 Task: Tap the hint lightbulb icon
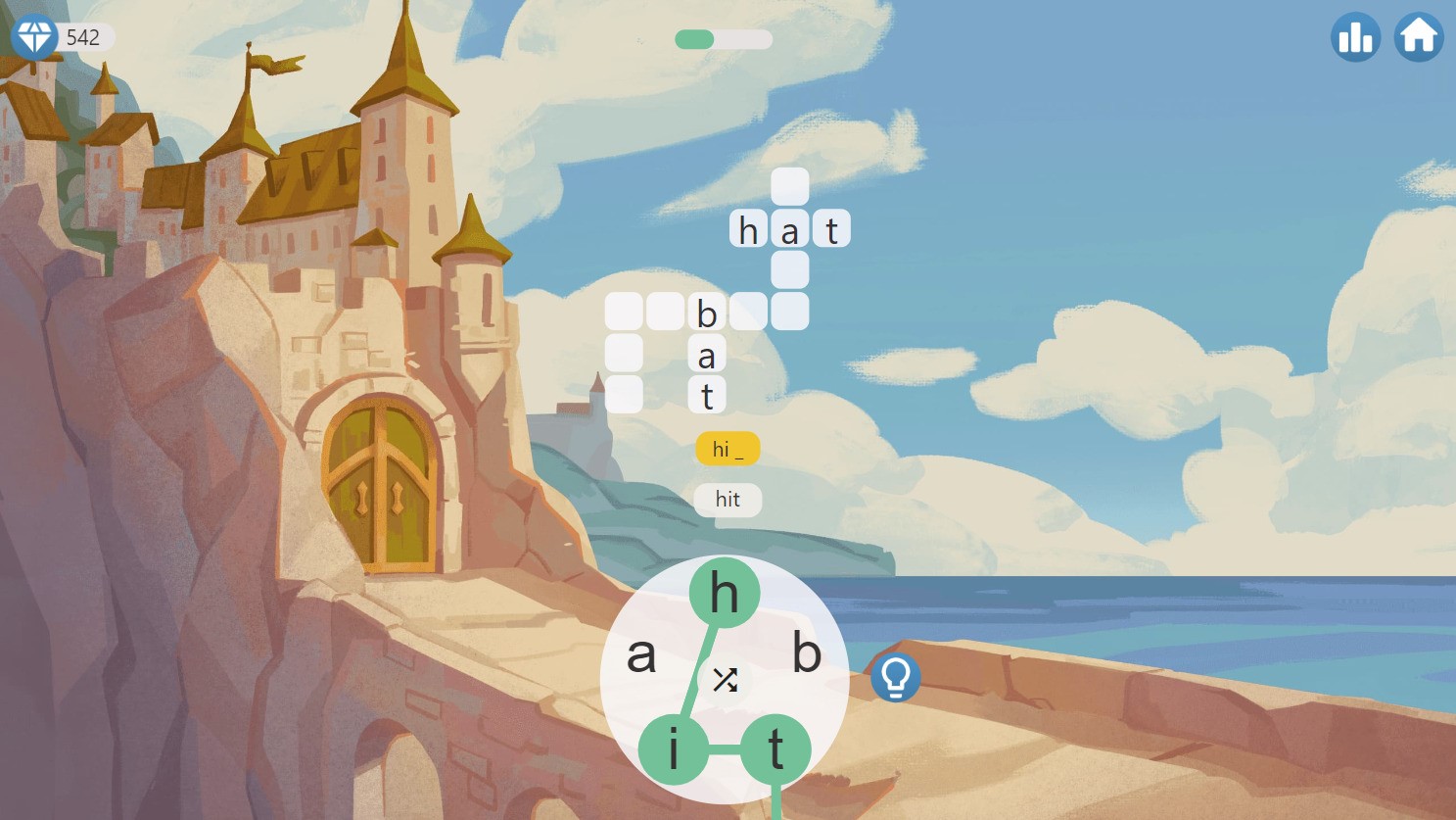coord(897,678)
